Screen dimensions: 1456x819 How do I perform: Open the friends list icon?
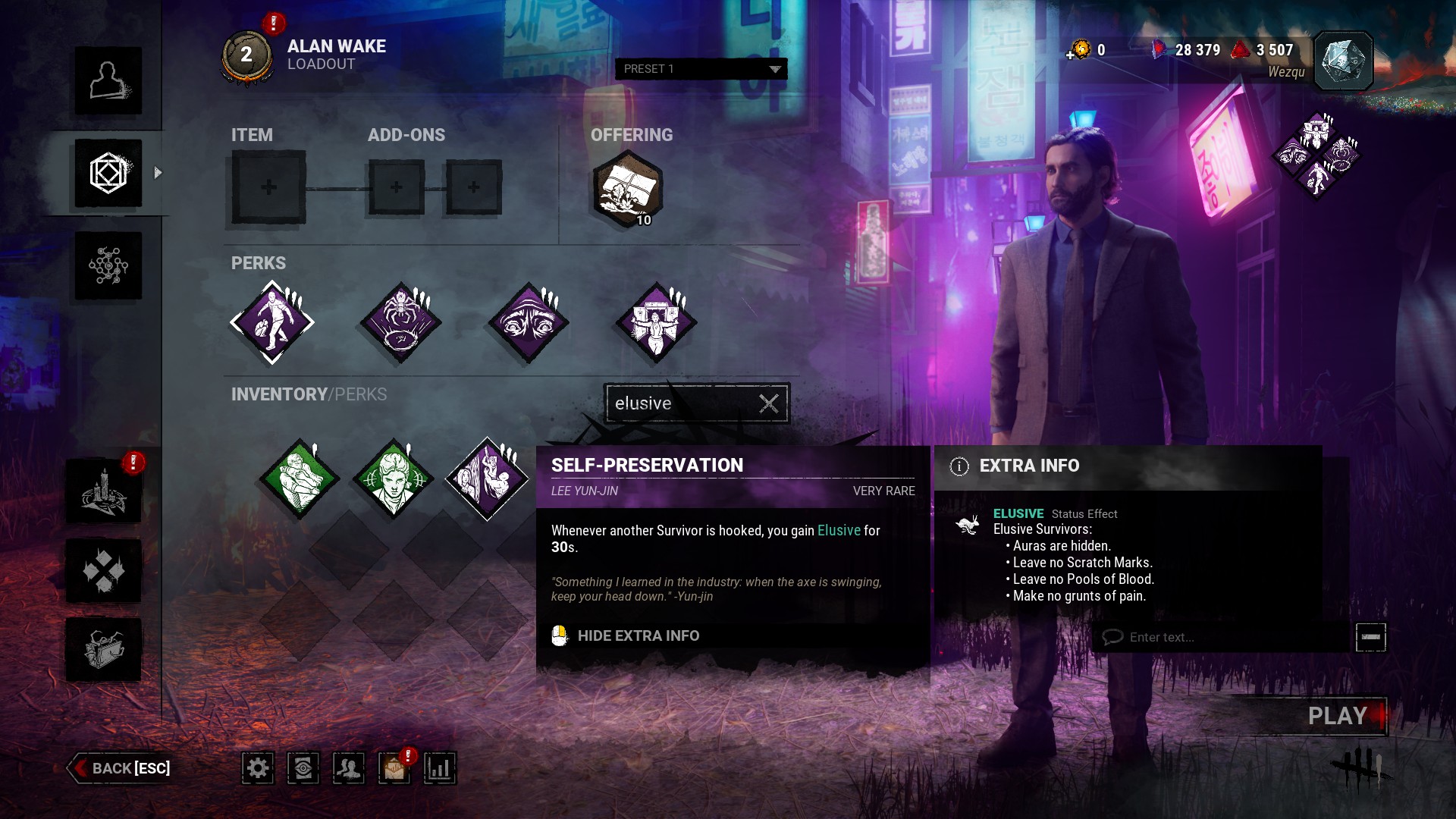click(x=349, y=768)
